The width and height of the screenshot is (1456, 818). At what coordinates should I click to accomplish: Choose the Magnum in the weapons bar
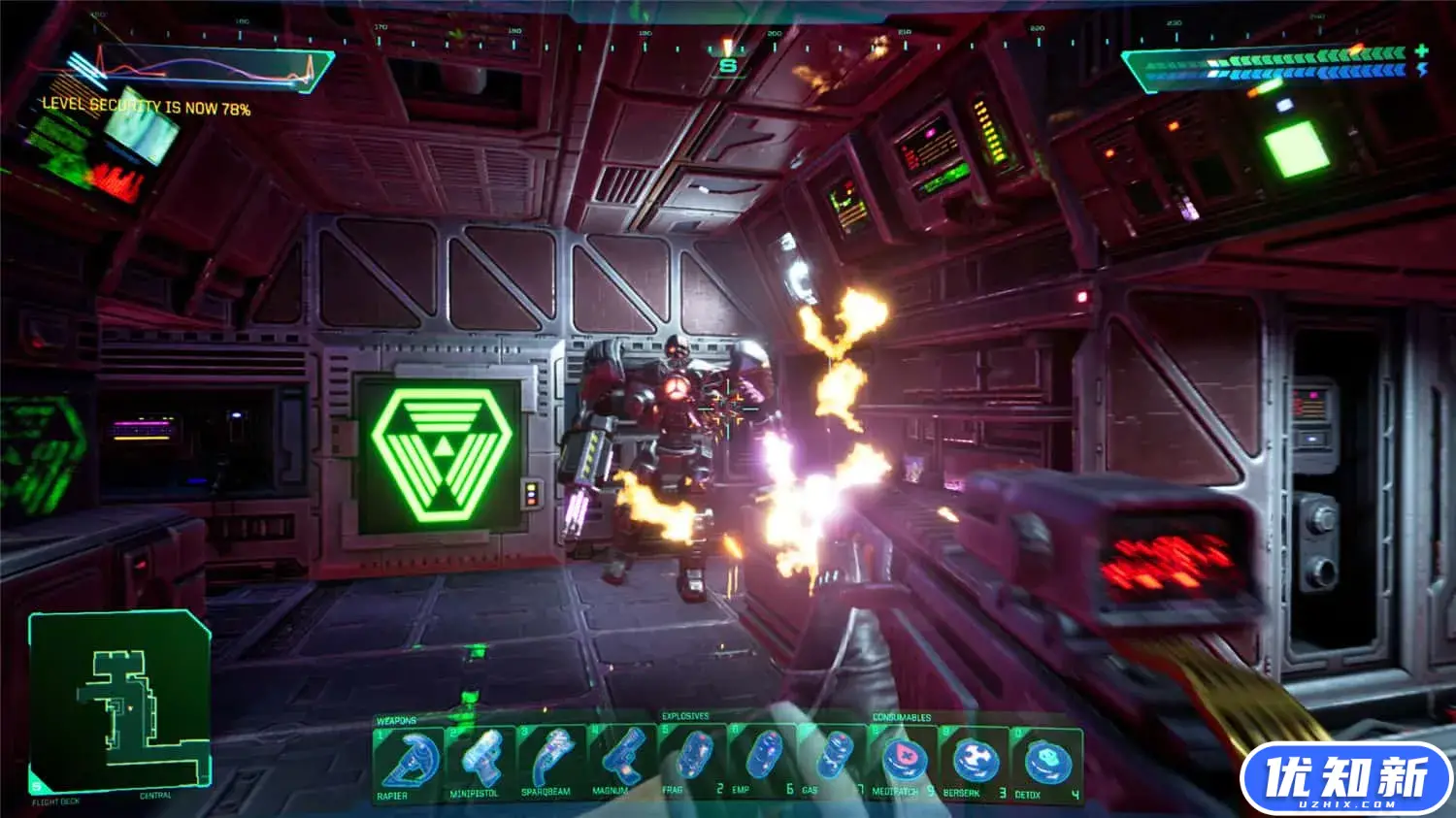tap(622, 763)
